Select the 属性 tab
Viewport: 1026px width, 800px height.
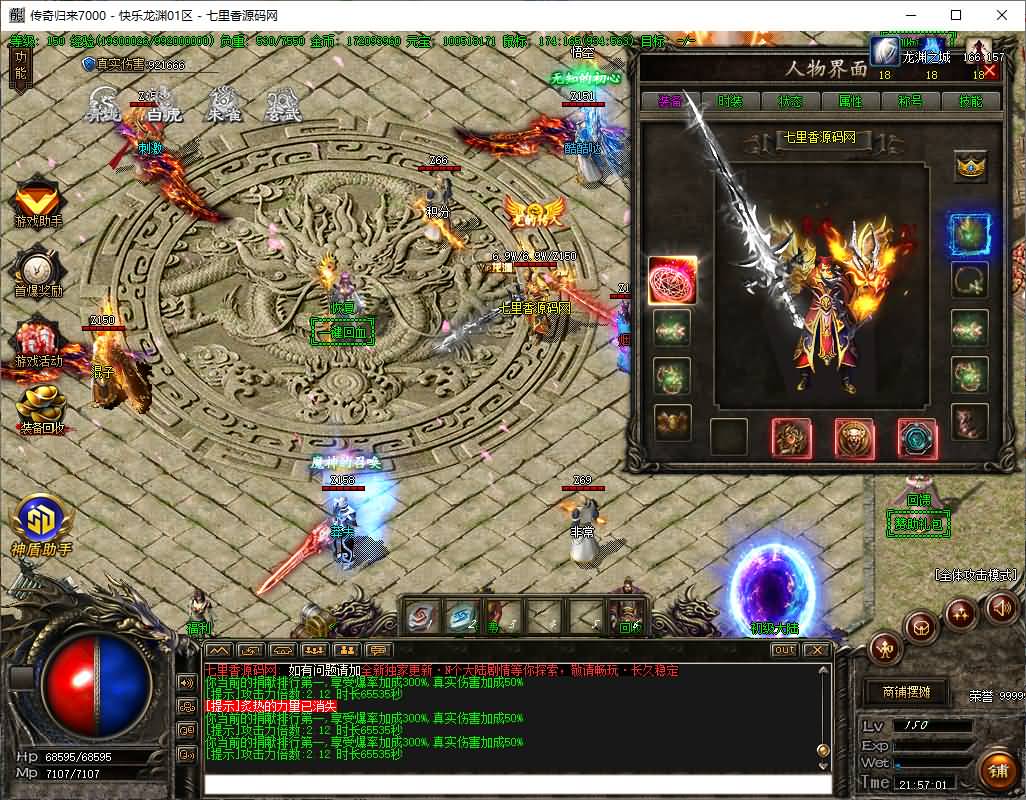point(850,101)
